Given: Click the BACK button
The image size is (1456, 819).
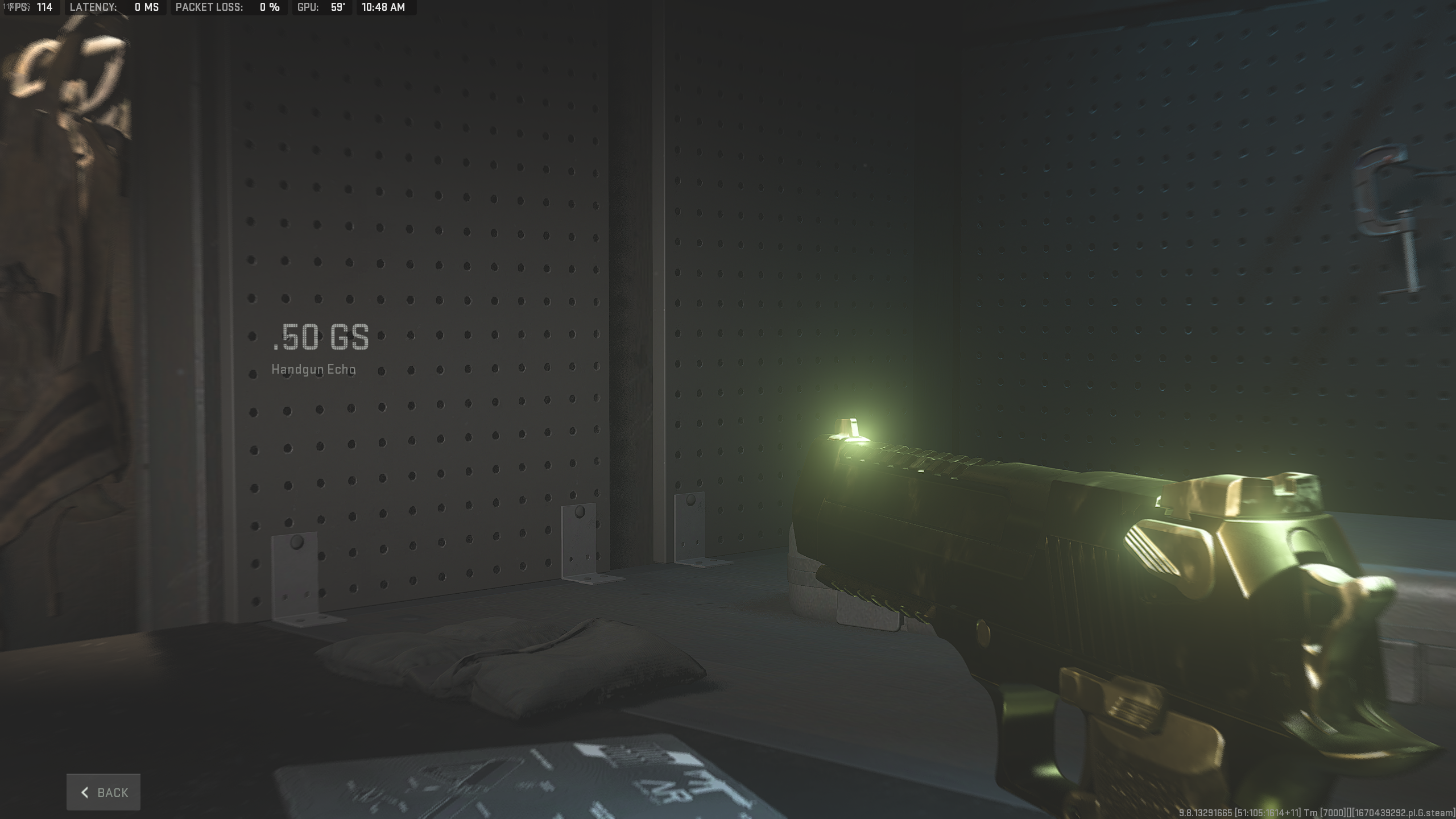Looking at the screenshot, I should 103,792.
